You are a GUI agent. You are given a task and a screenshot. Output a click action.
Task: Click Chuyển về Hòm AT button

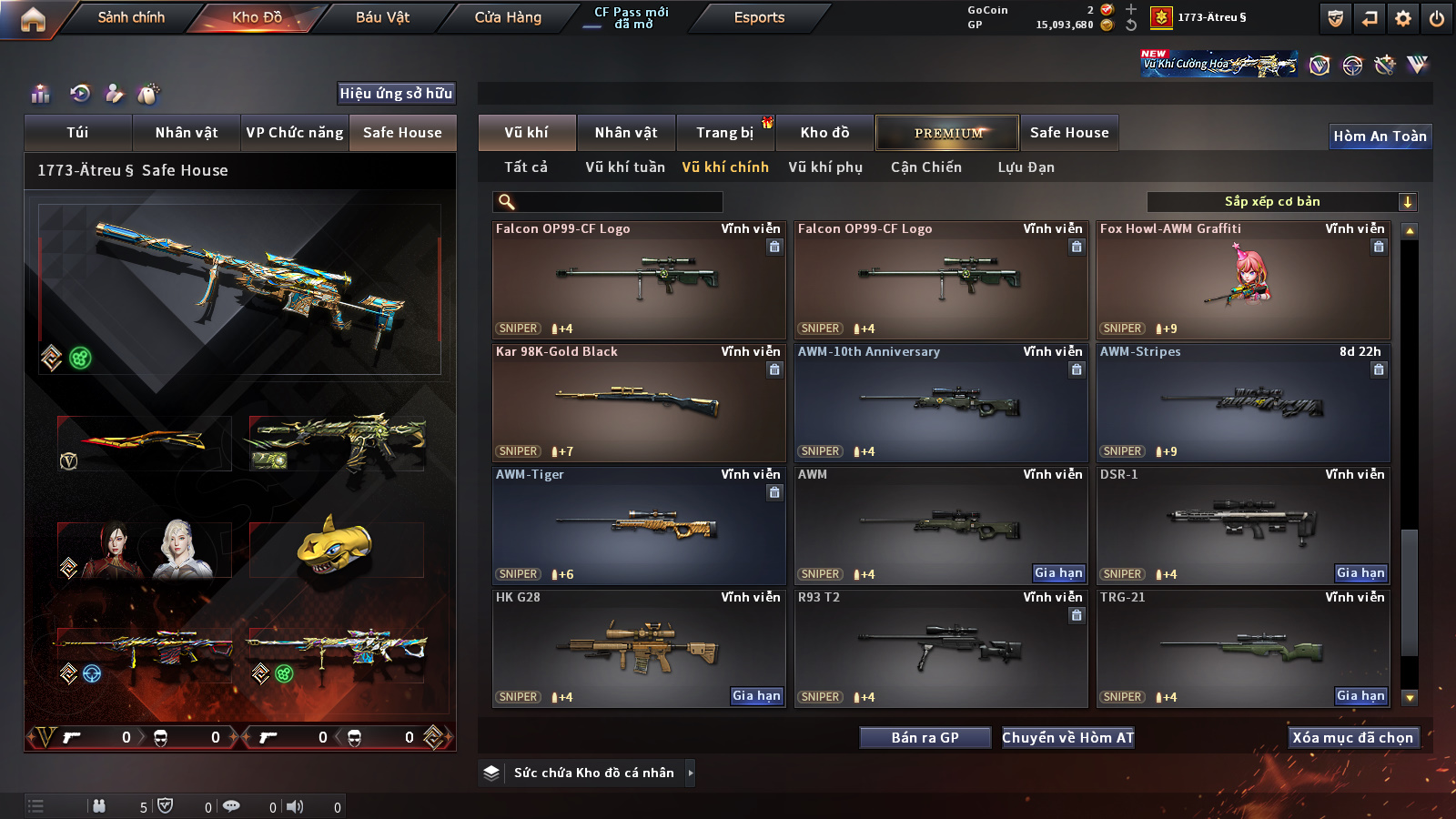pyautogui.click(x=1068, y=738)
